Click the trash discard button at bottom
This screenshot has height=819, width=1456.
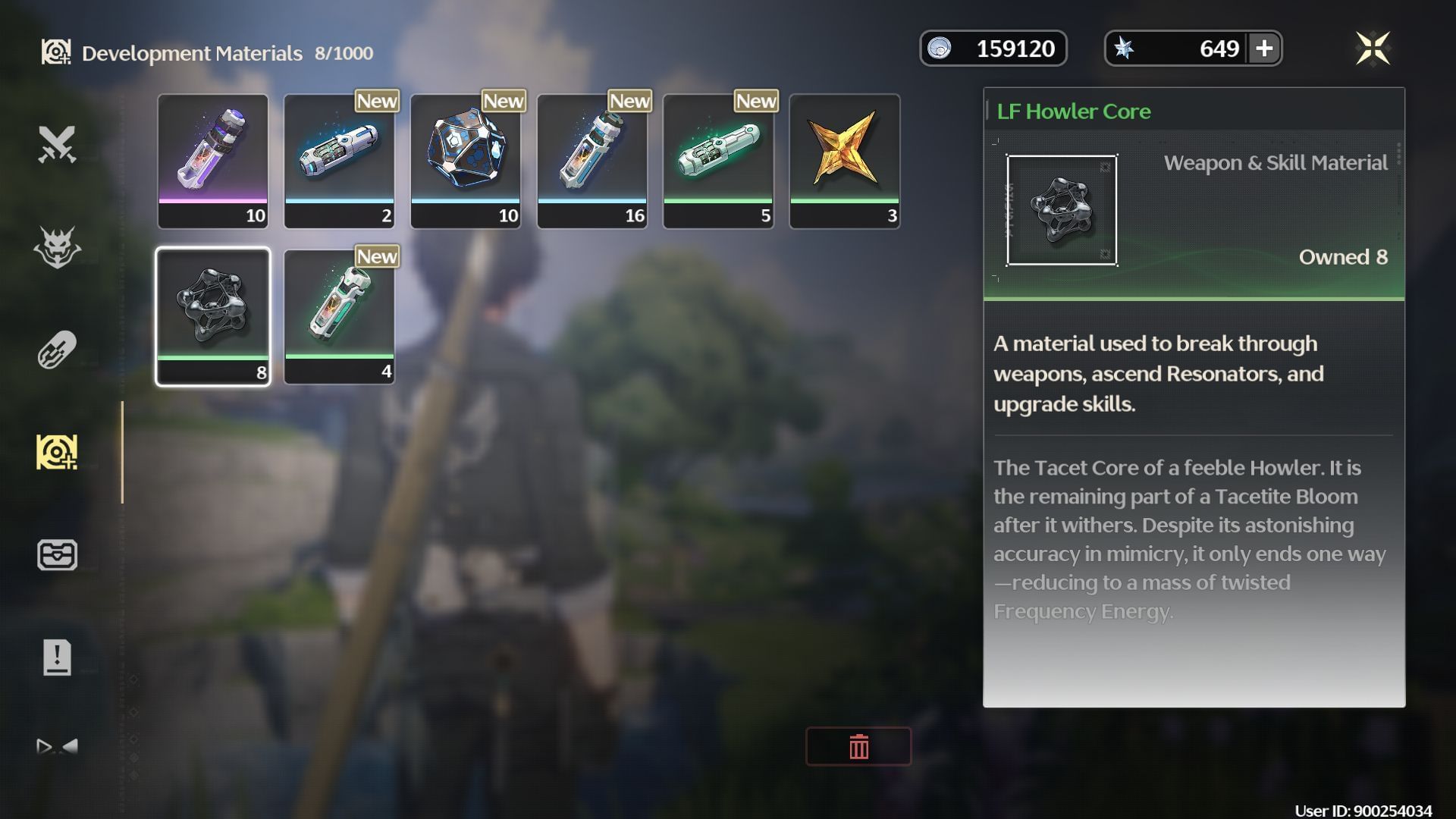[858, 746]
